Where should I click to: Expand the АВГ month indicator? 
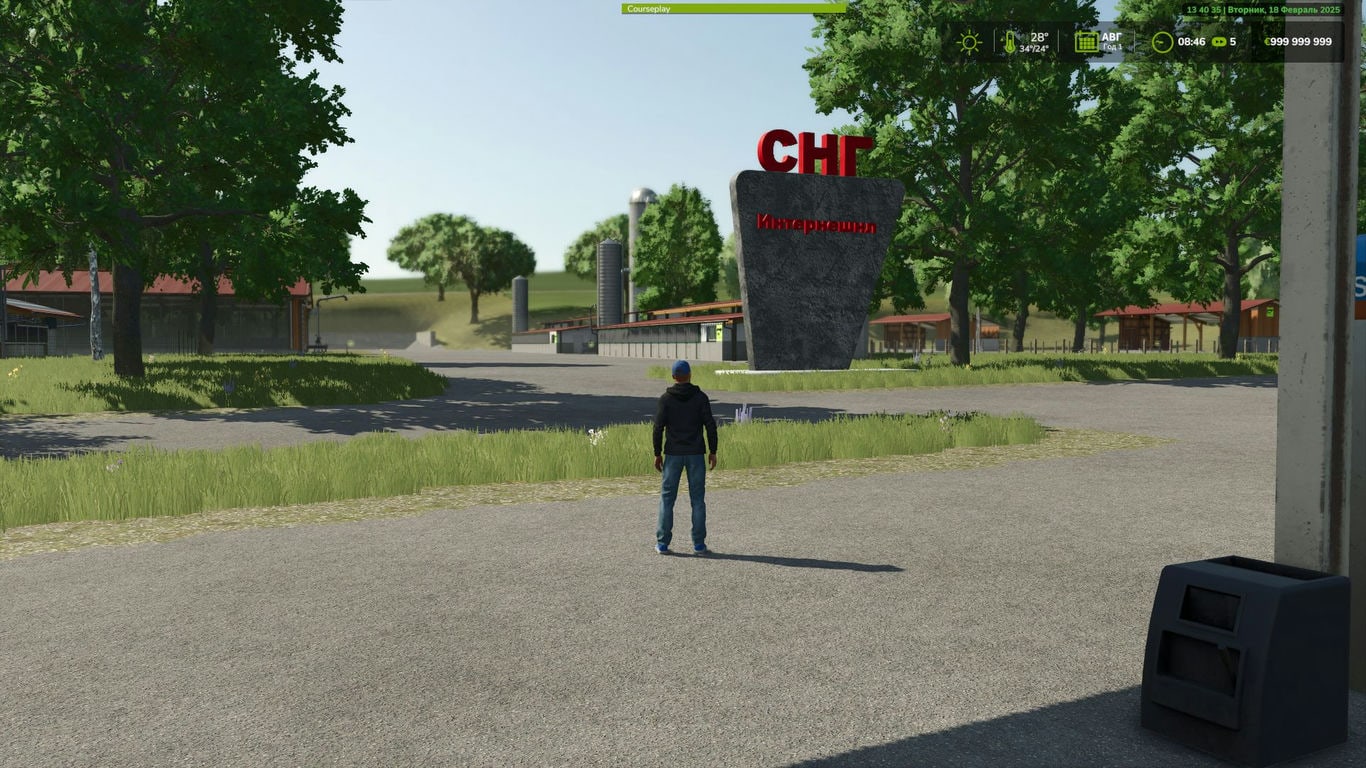pos(1110,37)
